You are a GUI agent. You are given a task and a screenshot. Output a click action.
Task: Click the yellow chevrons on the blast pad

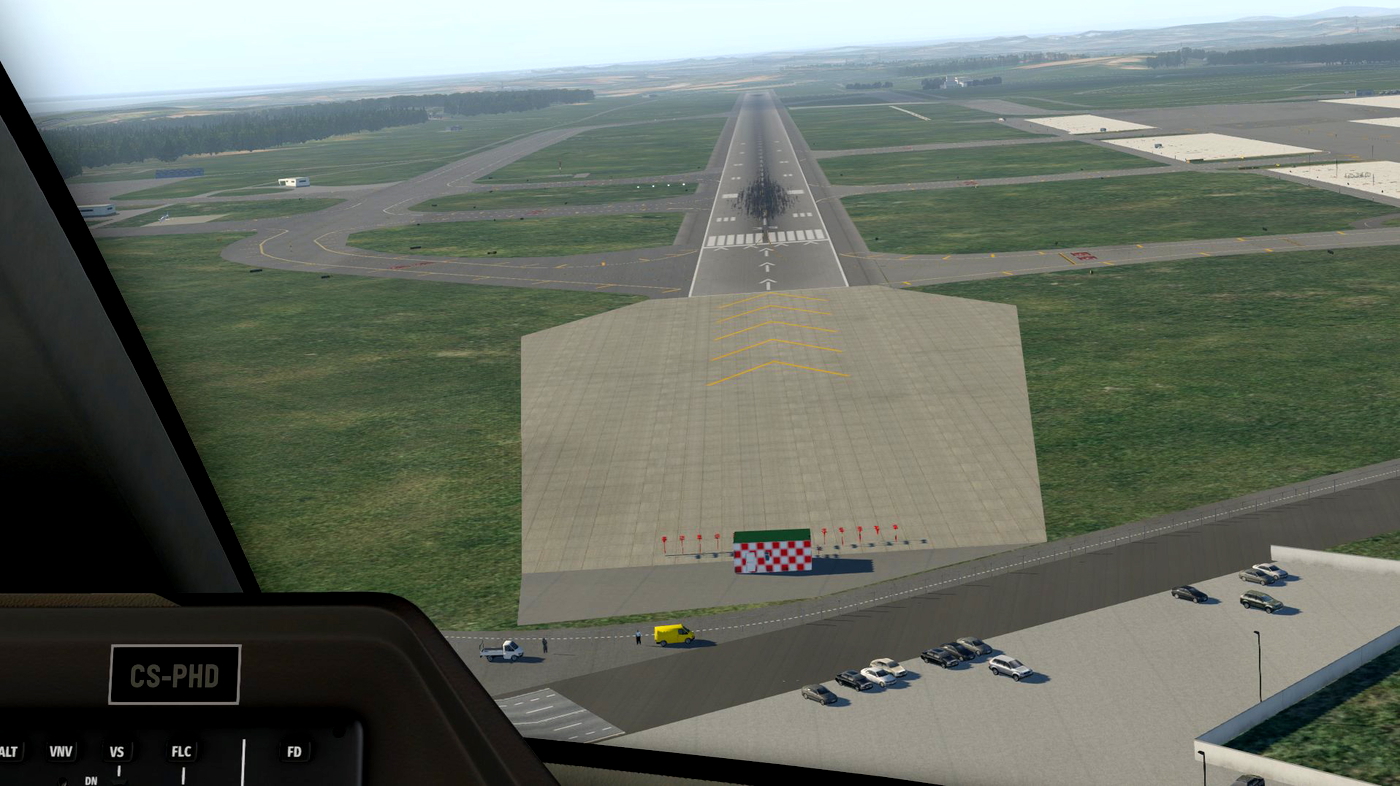pos(770,330)
